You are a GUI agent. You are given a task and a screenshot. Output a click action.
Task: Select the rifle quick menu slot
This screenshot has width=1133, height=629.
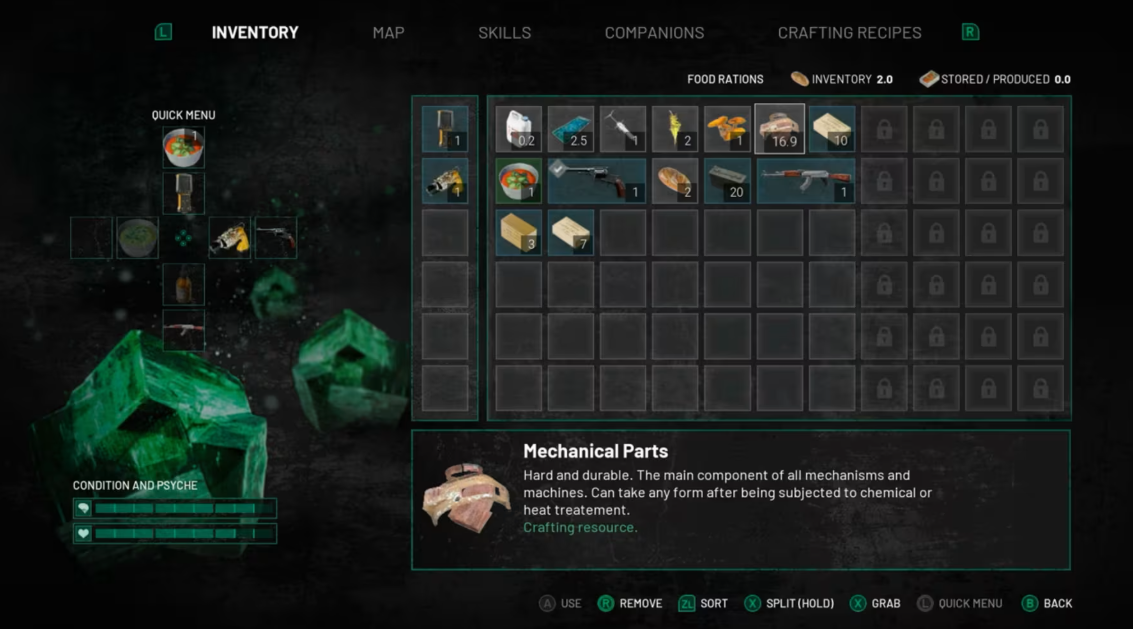click(x=184, y=330)
